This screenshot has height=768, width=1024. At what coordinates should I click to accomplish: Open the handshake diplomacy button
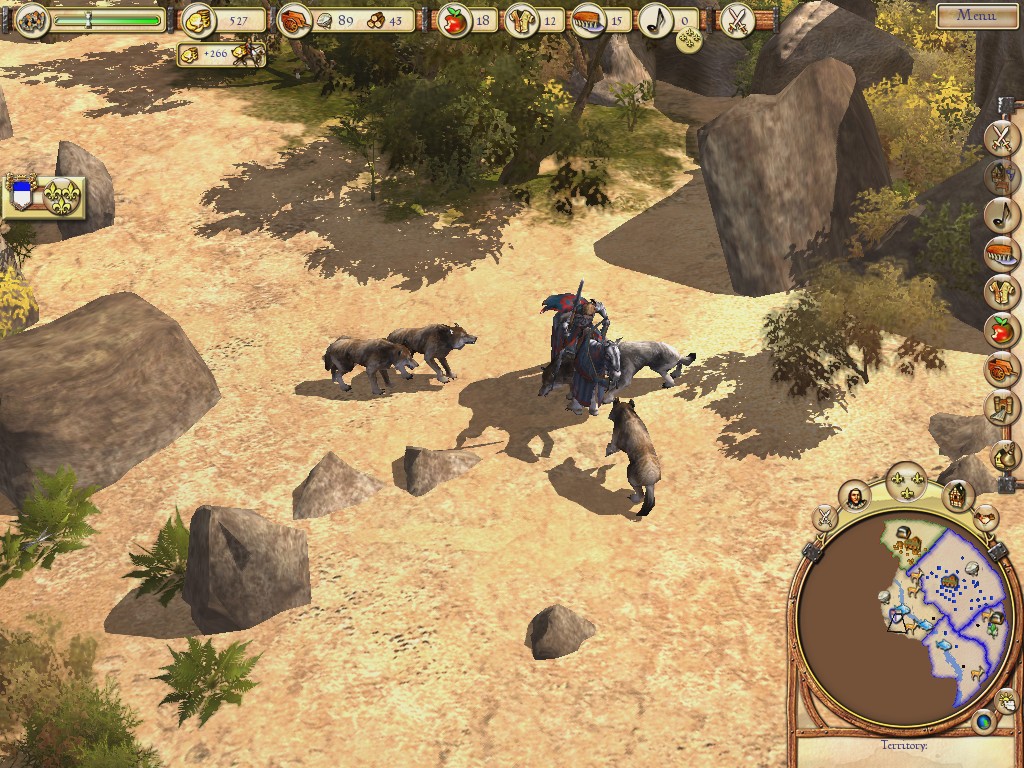pos(986,518)
